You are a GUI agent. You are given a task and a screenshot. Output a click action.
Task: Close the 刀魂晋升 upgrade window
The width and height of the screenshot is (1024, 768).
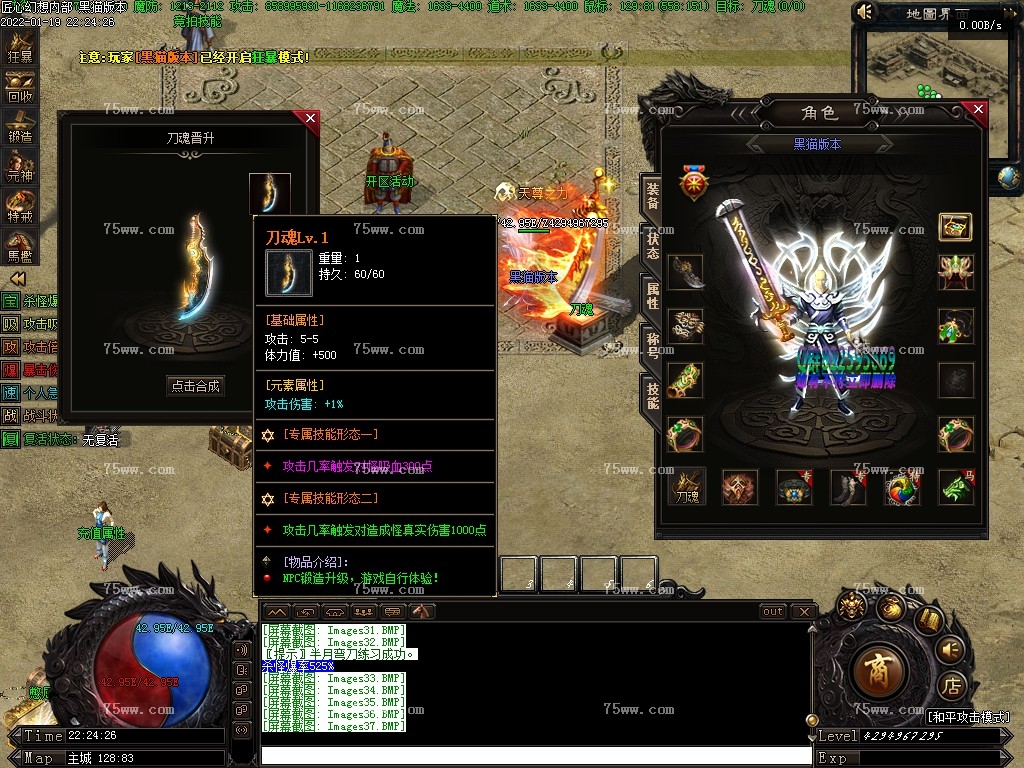(310, 119)
